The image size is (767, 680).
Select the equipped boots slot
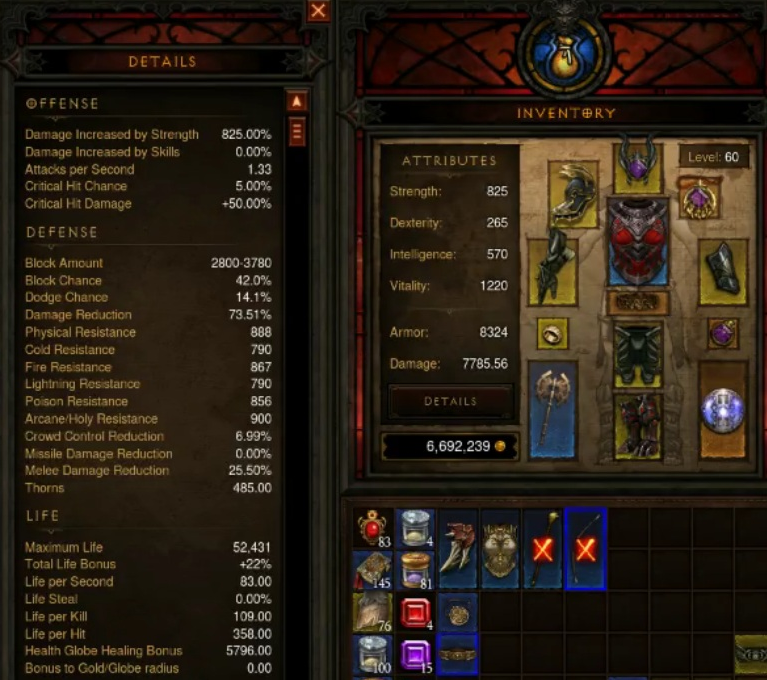coord(637,424)
